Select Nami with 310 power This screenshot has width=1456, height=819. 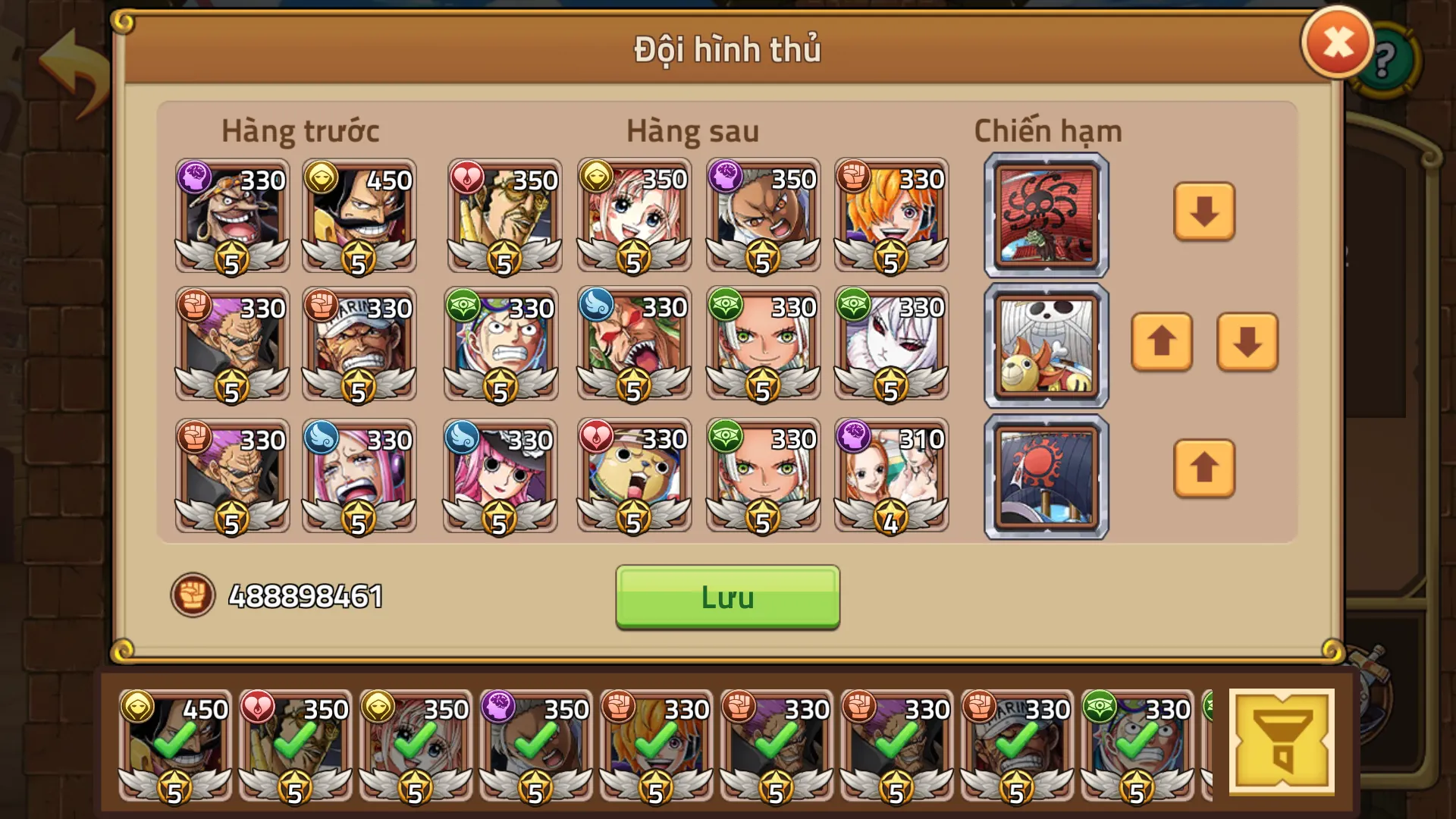pos(891,474)
